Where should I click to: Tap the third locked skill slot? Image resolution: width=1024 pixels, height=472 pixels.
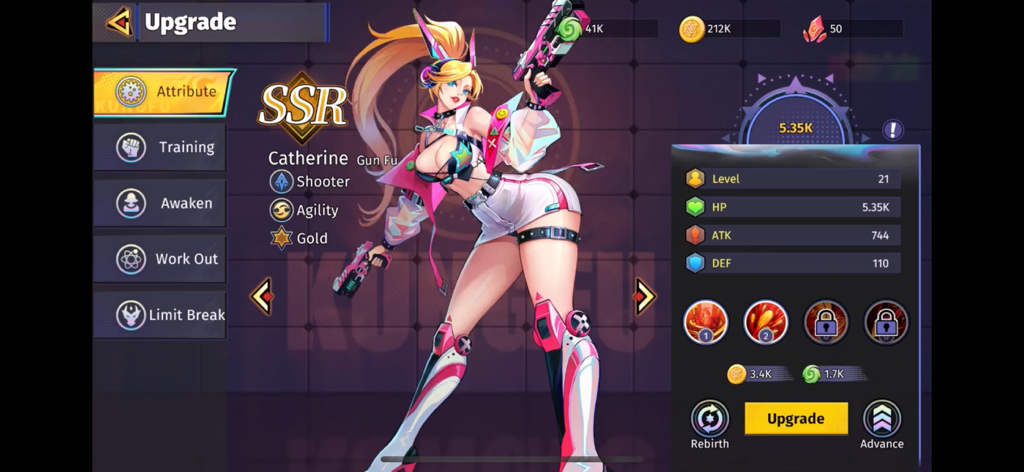(x=826, y=322)
